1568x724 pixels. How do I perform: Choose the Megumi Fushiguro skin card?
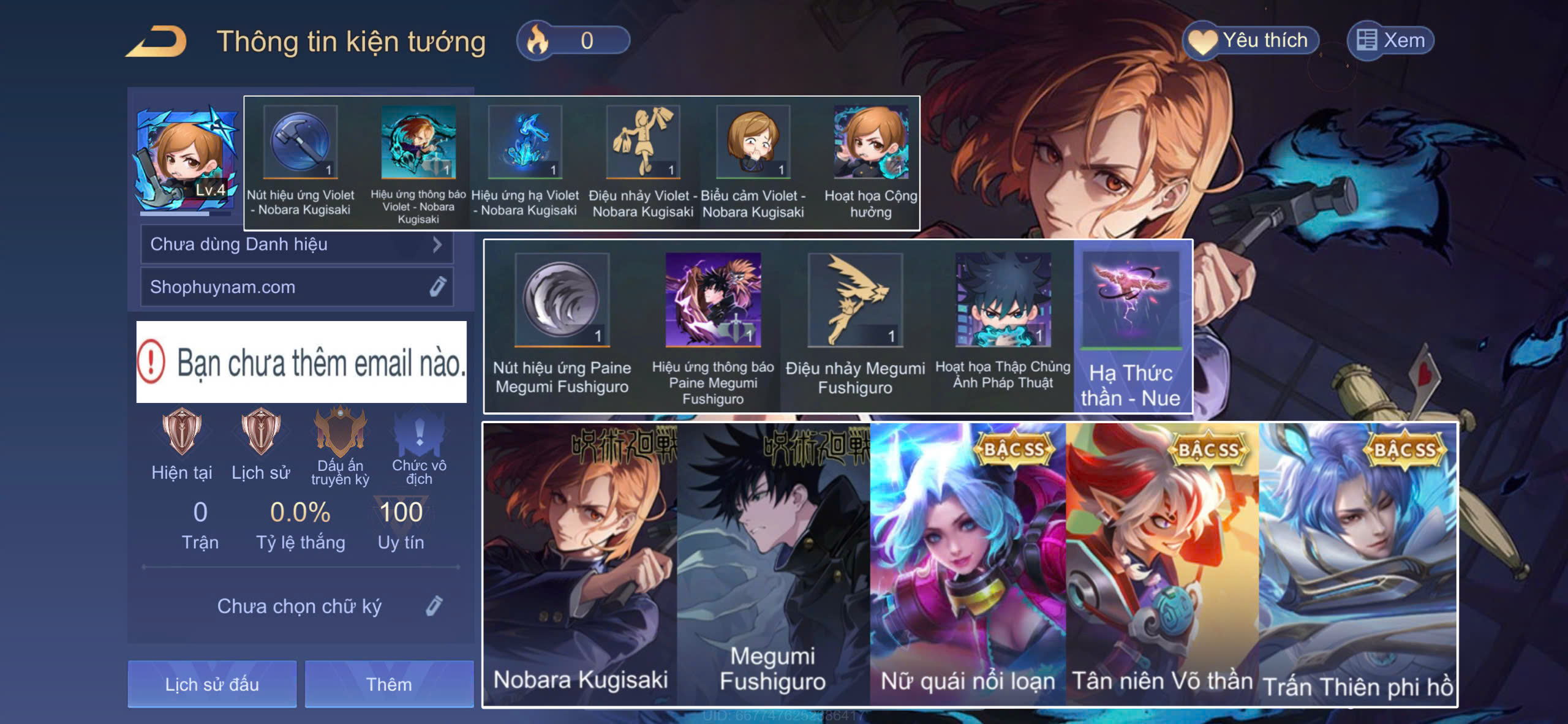coord(773,564)
